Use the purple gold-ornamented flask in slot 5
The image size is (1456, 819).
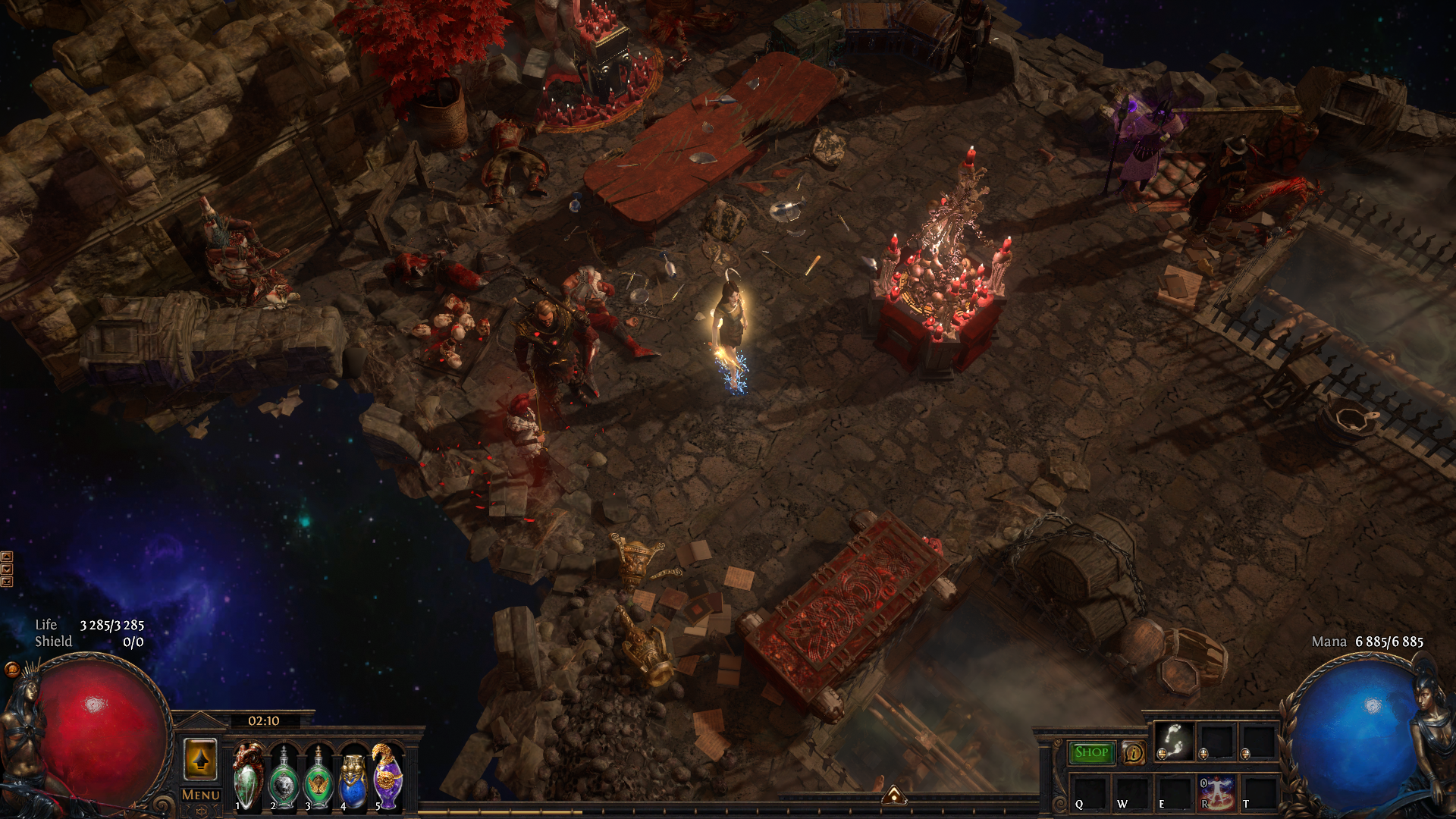(388, 777)
